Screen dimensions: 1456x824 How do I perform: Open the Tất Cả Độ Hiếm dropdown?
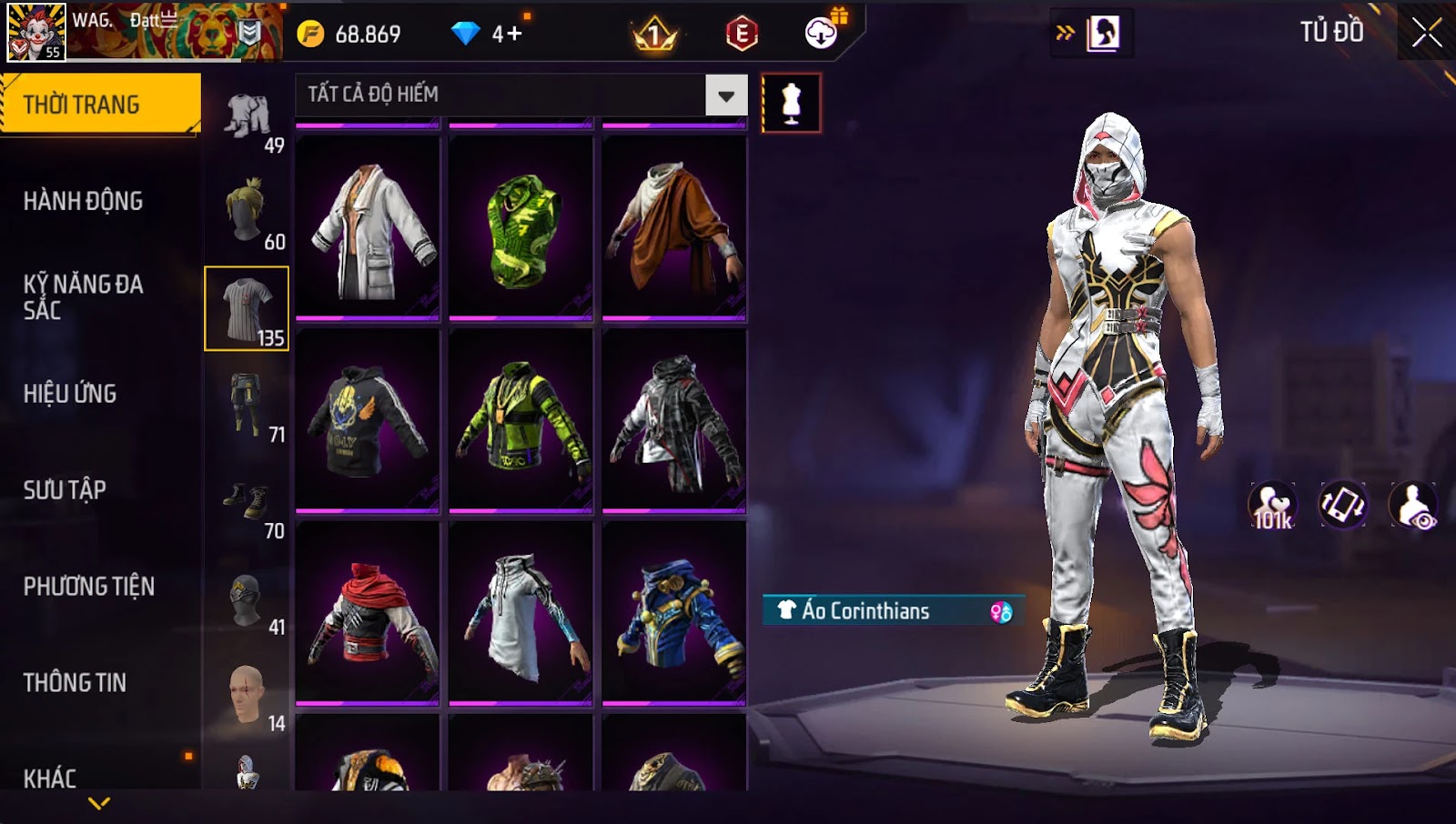point(725,95)
